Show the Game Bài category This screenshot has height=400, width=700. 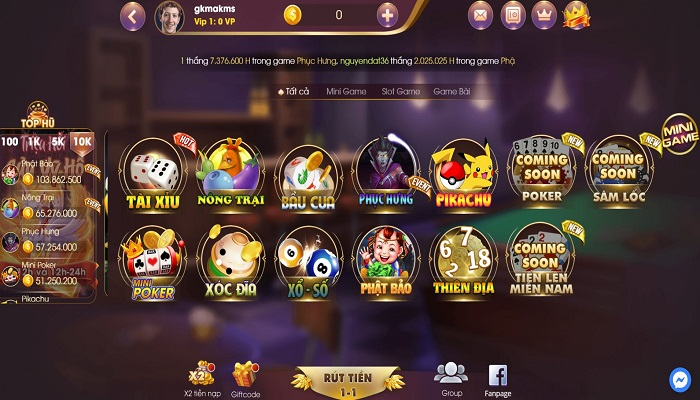(452, 91)
